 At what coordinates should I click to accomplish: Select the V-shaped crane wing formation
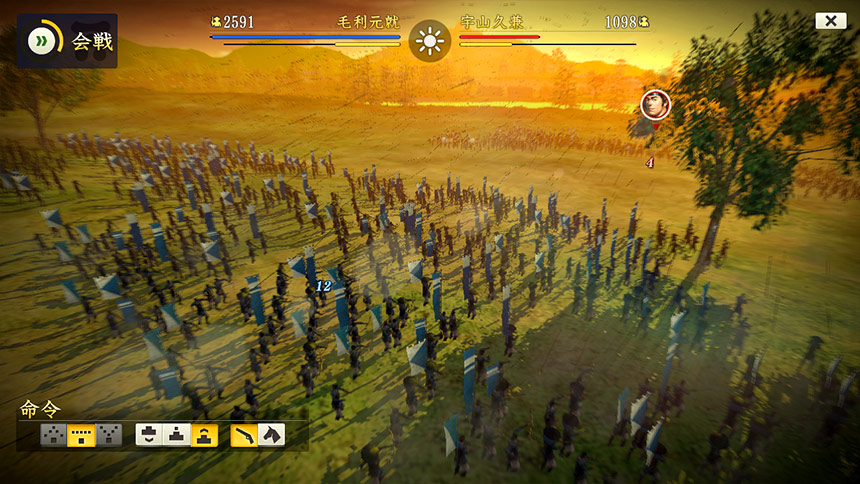pyautogui.click(x=108, y=434)
